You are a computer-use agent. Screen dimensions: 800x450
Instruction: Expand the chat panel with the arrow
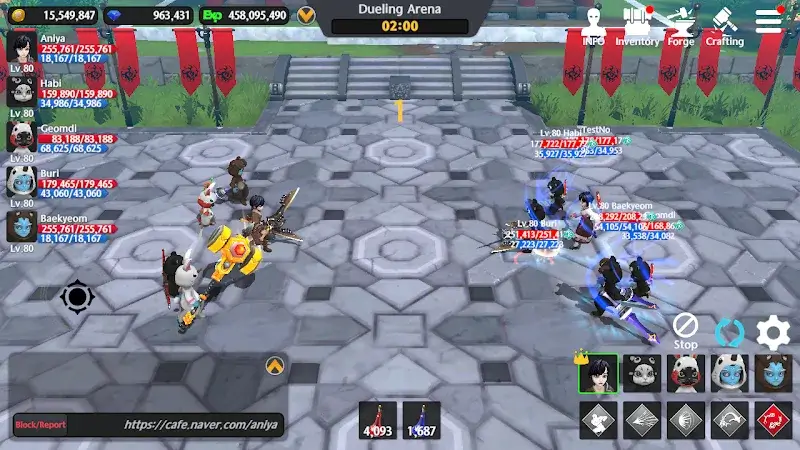(274, 366)
